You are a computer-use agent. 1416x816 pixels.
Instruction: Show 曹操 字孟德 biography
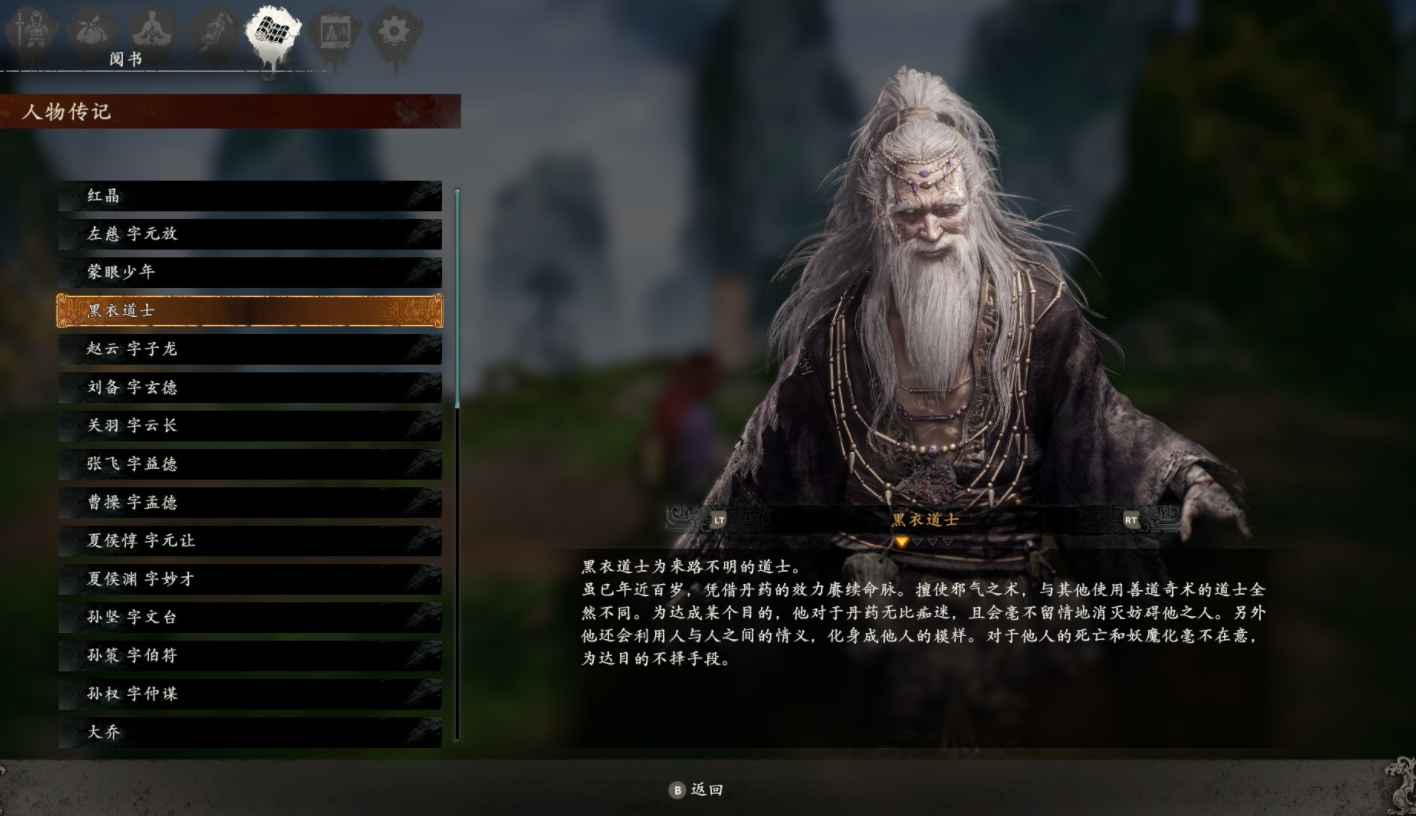pyautogui.click(x=250, y=502)
